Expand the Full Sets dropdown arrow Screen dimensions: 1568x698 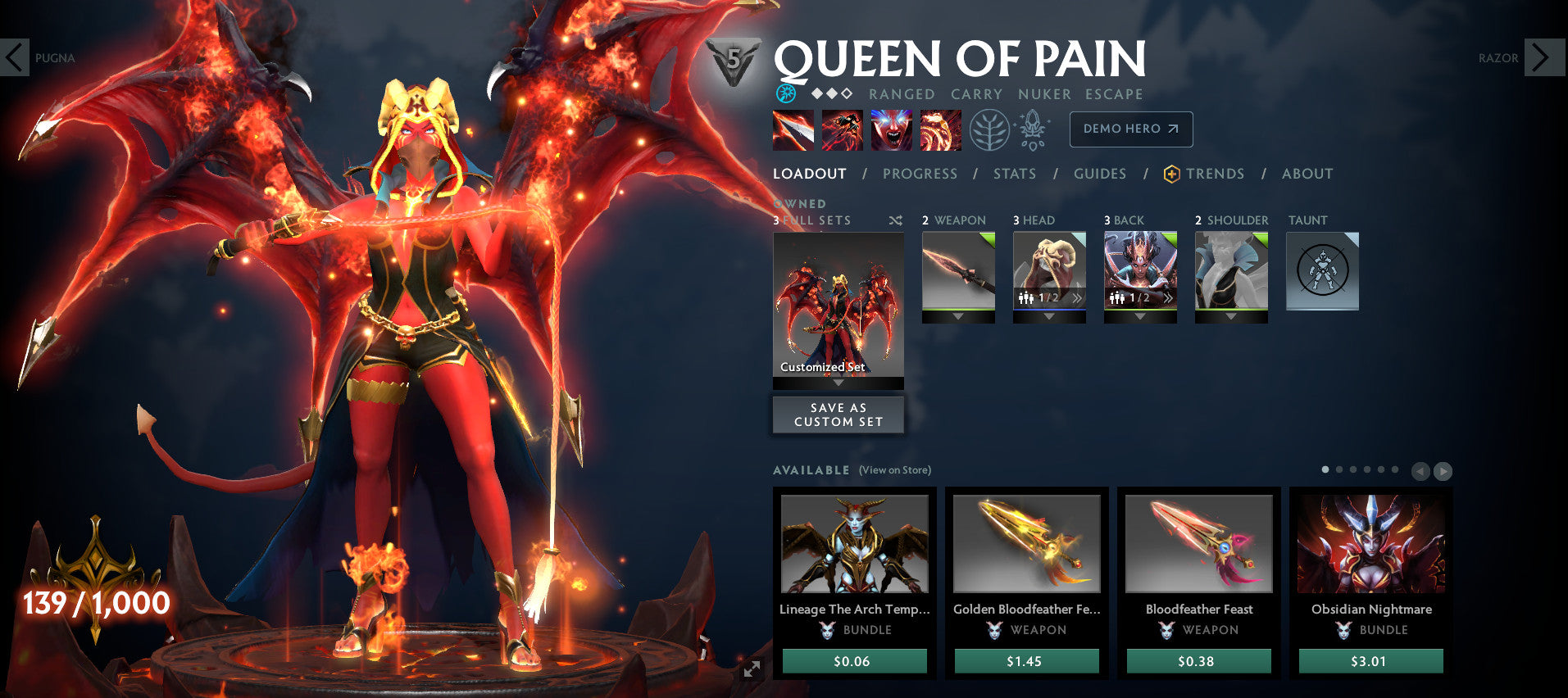[838, 383]
